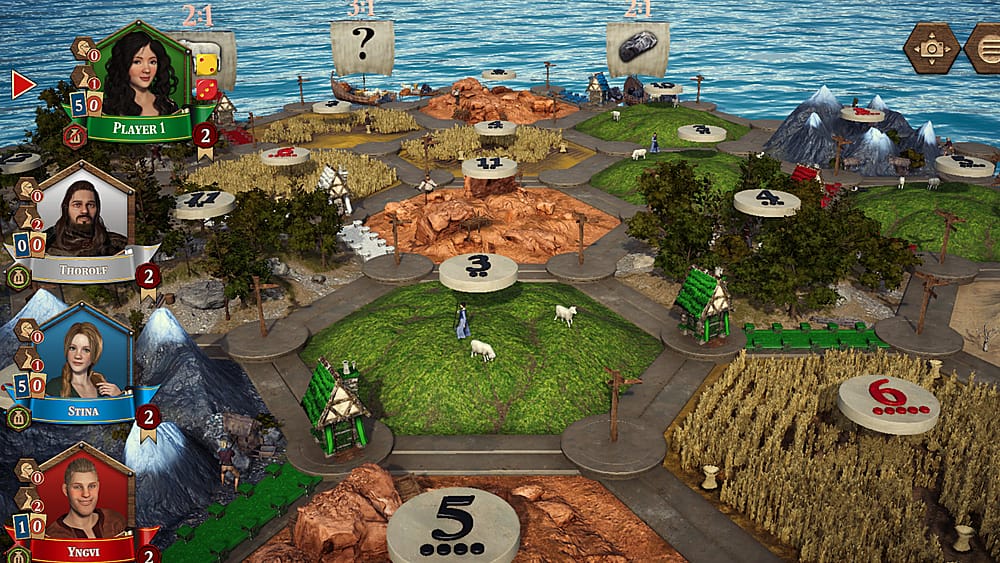
Task: Choose the number 3 pasture token
Action: [478, 270]
